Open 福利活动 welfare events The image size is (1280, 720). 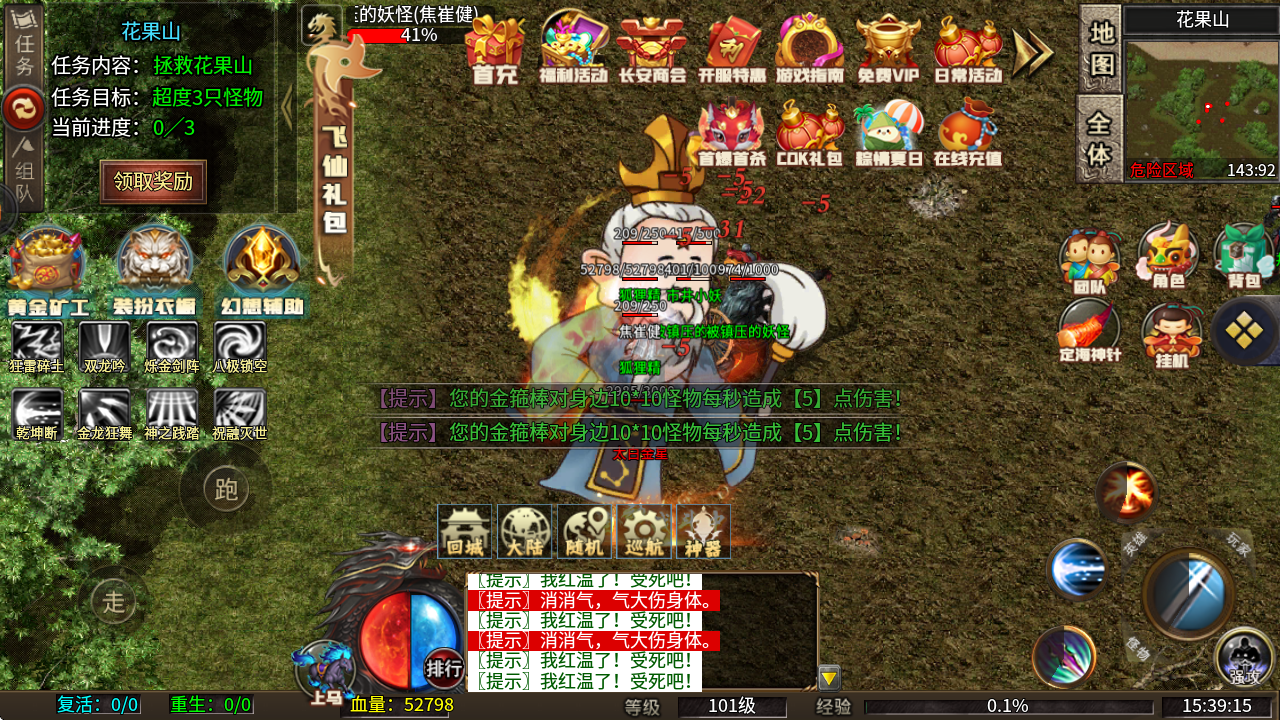(x=574, y=50)
